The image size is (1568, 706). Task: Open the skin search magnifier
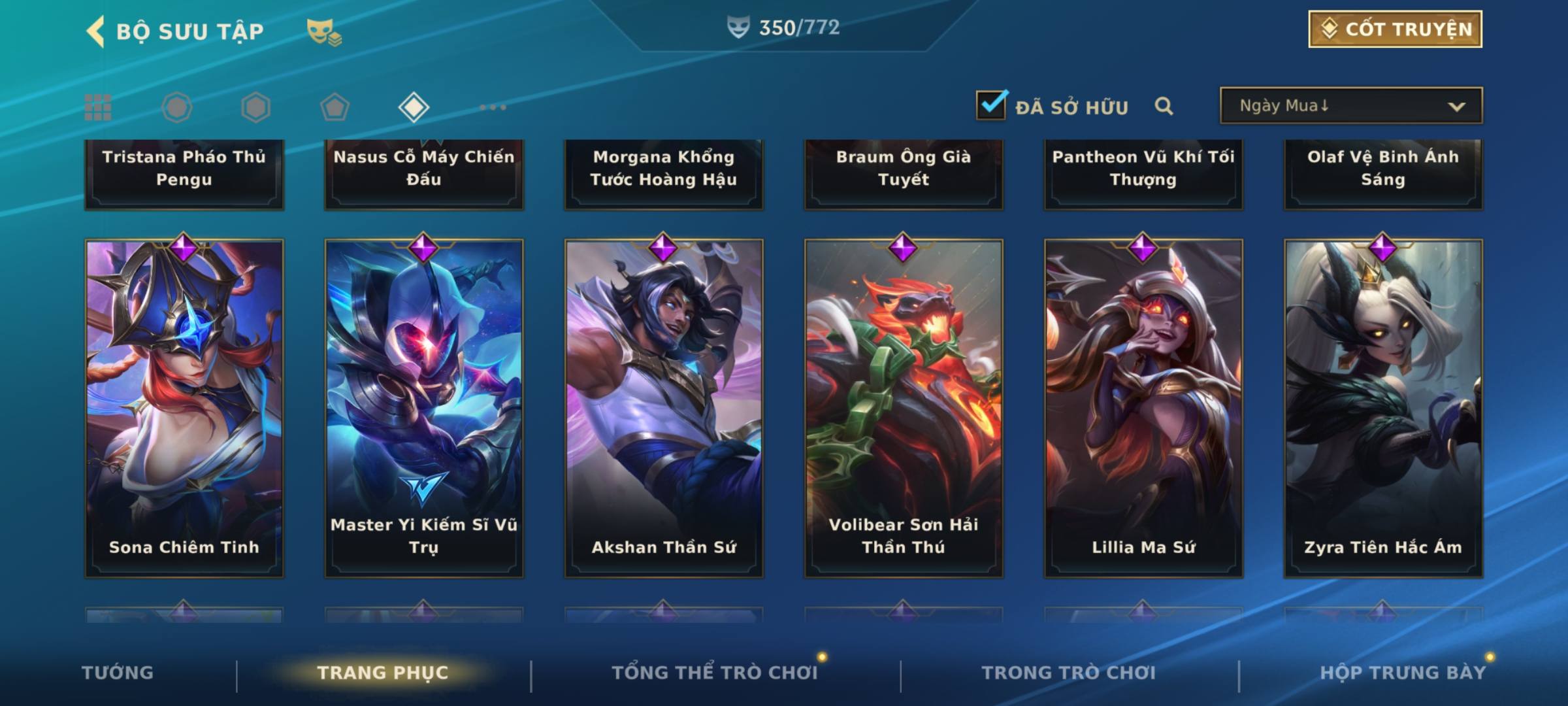point(1164,106)
